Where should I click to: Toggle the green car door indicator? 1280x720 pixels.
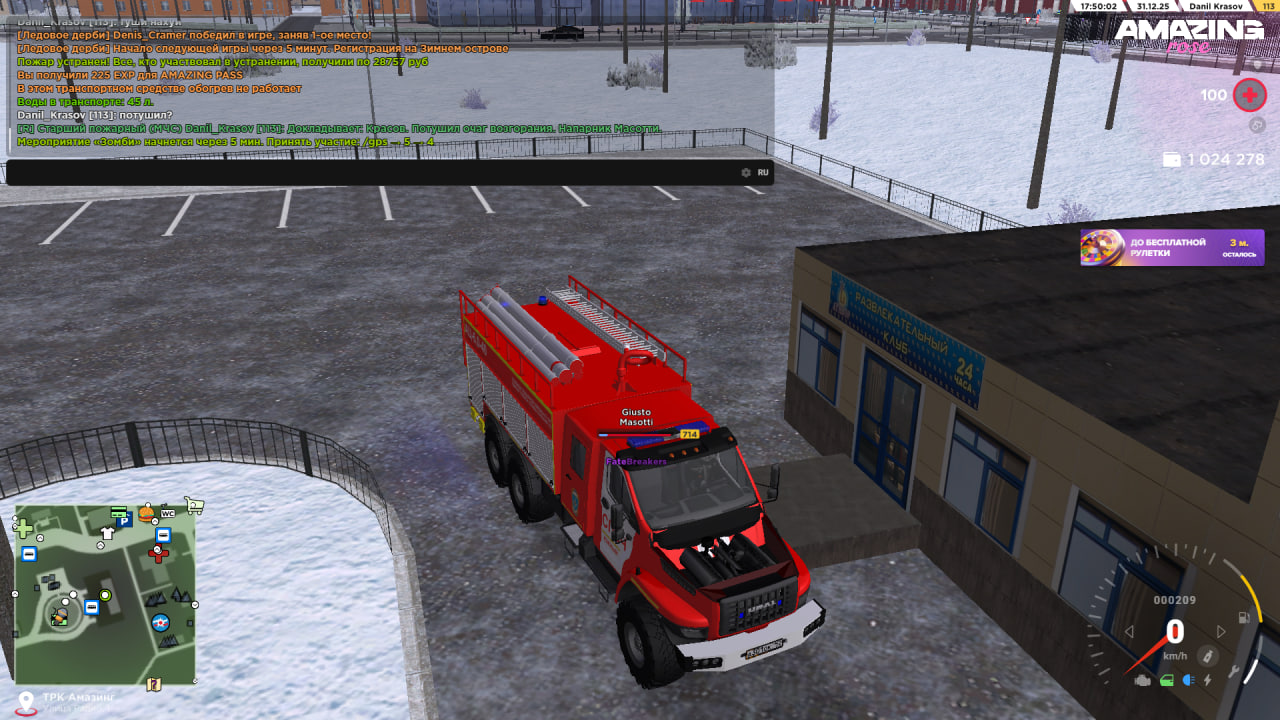tap(1166, 681)
